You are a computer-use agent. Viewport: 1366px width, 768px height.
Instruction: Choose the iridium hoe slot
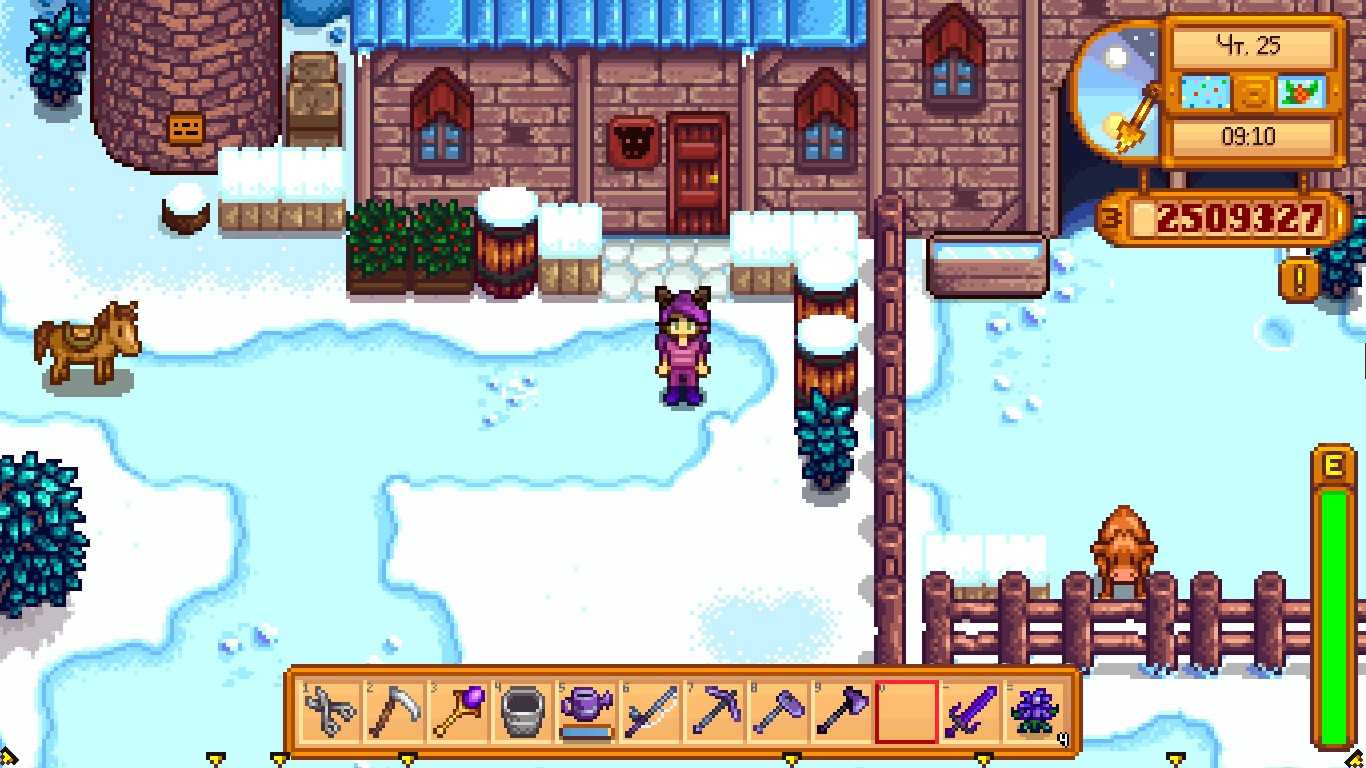coord(779,712)
